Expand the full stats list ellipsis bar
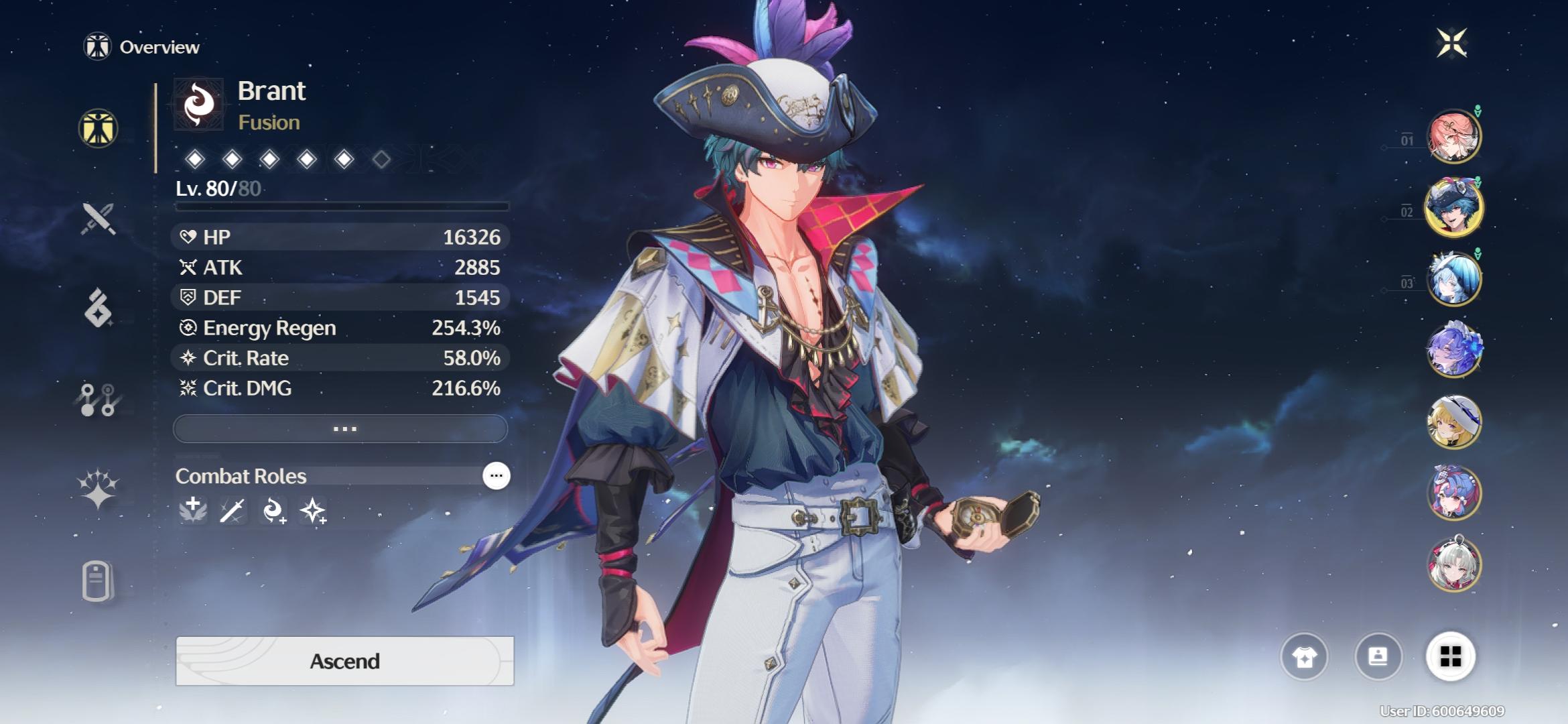Screen dimensions: 1568x724 [x=340, y=429]
